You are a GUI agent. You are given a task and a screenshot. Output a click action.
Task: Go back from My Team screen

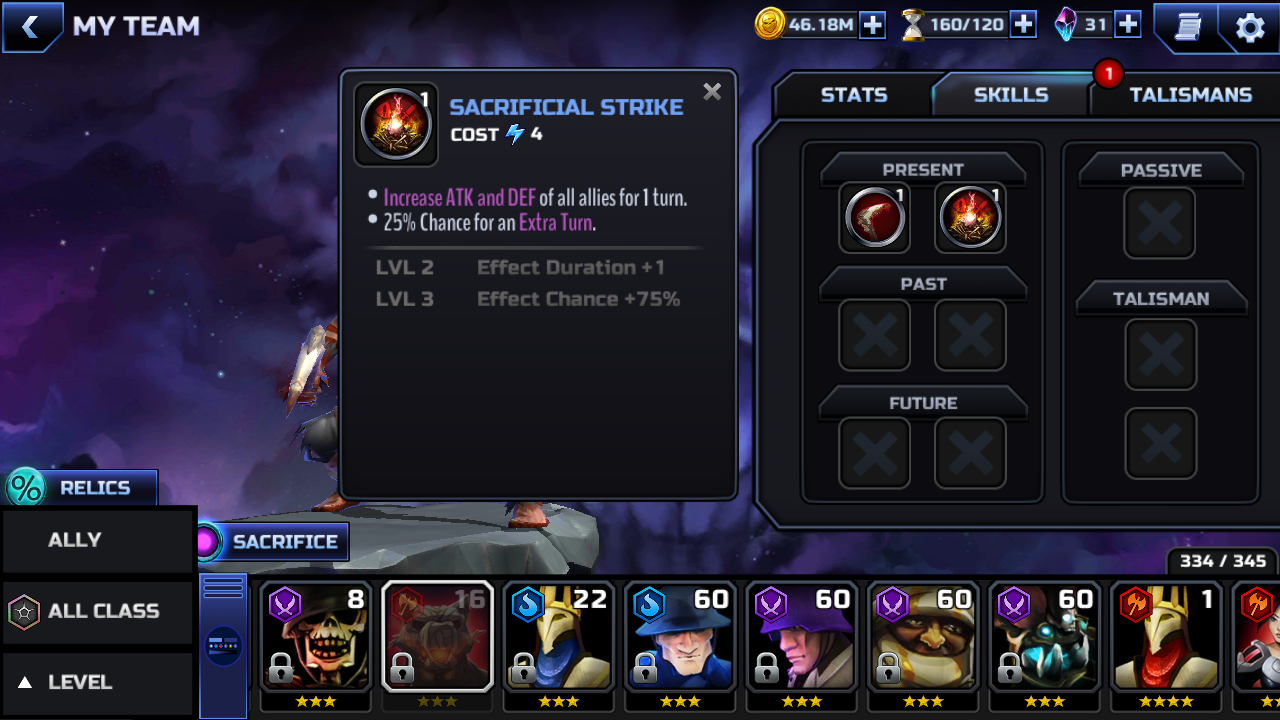coord(31,27)
